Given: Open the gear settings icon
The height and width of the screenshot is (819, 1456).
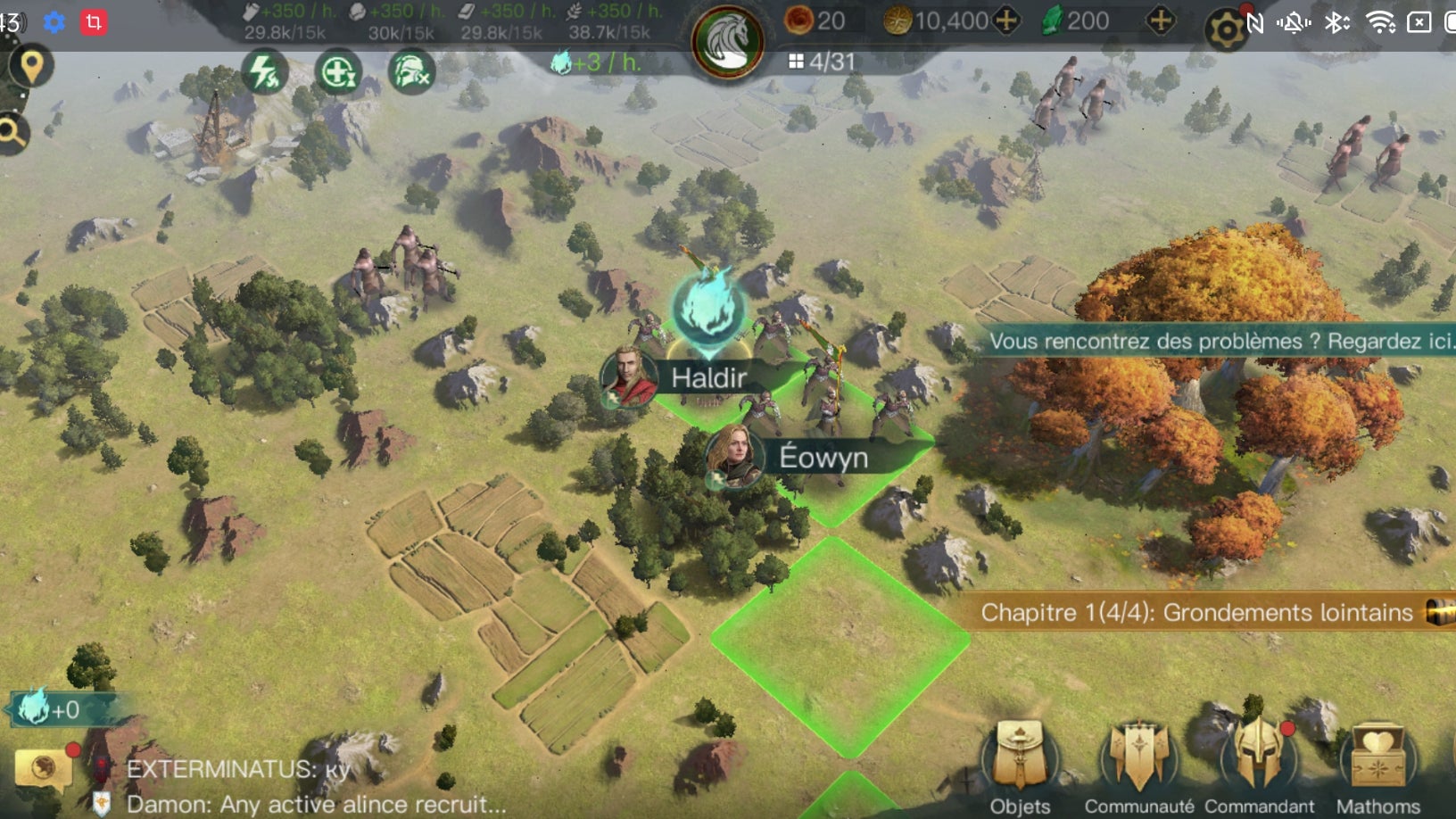Looking at the screenshot, I should tap(1226, 31).
